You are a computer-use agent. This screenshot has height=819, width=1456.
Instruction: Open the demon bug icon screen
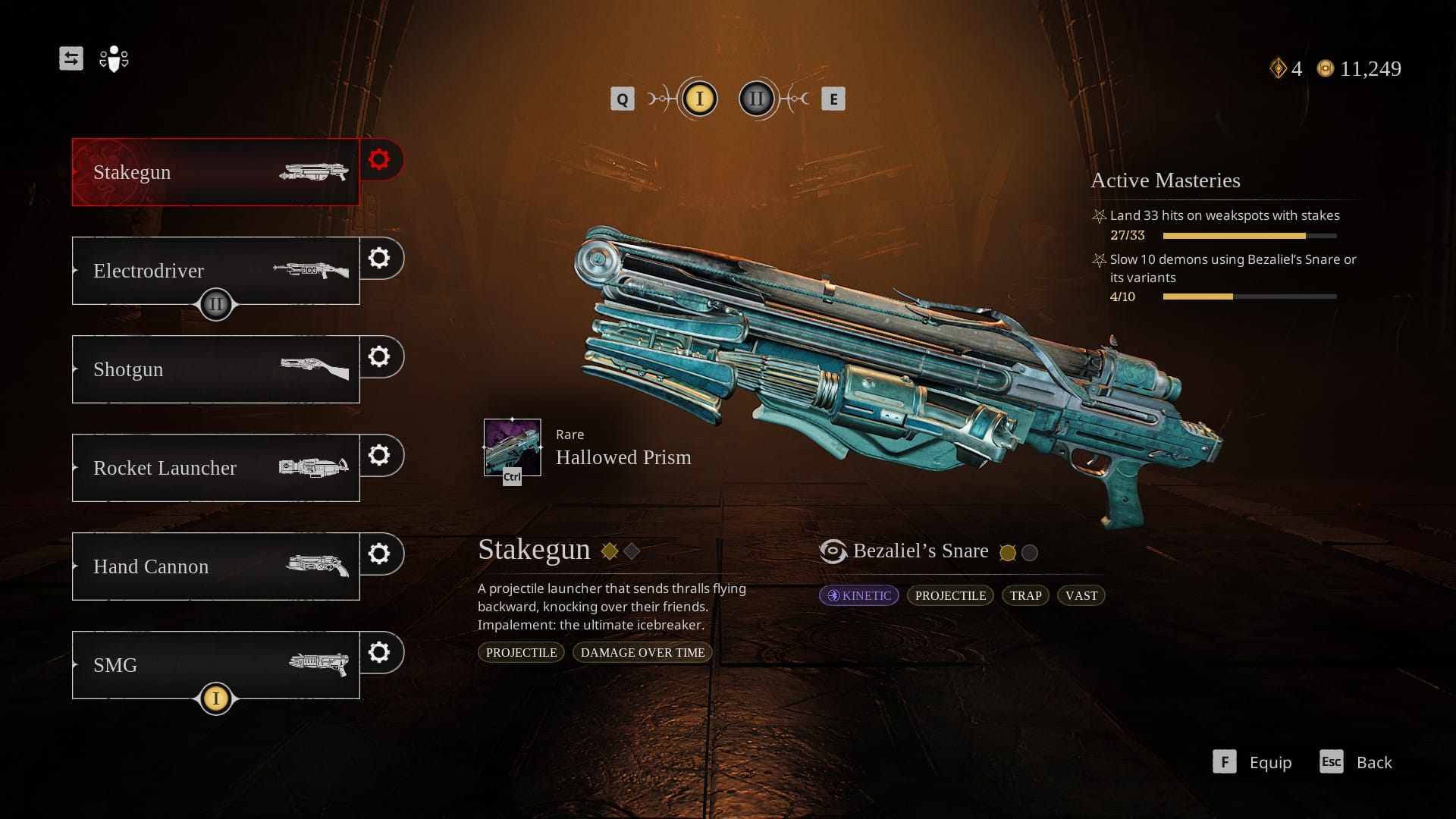[114, 58]
